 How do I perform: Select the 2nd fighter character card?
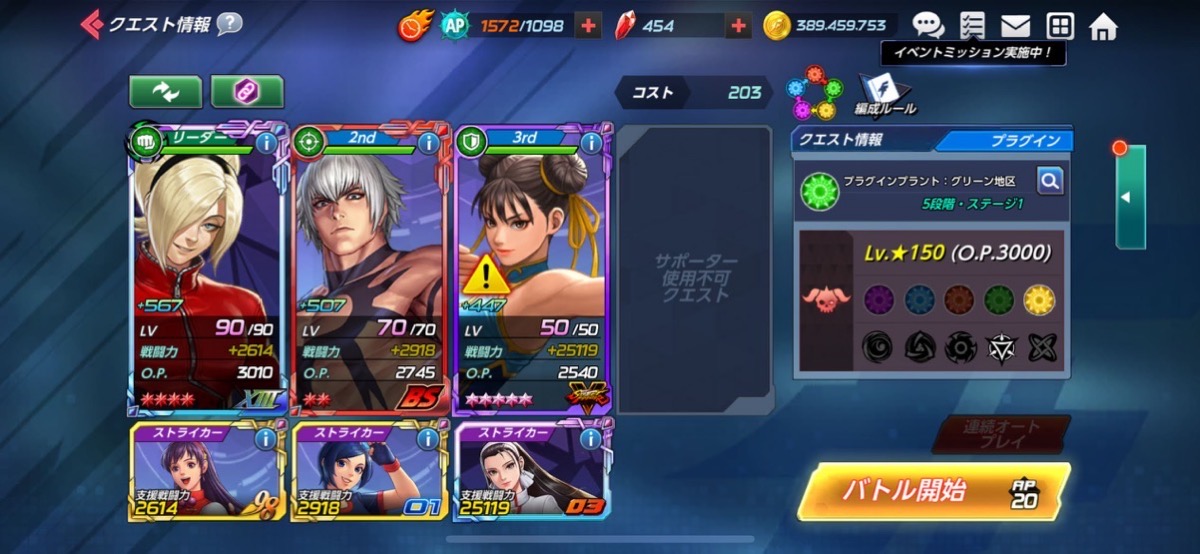tap(371, 270)
